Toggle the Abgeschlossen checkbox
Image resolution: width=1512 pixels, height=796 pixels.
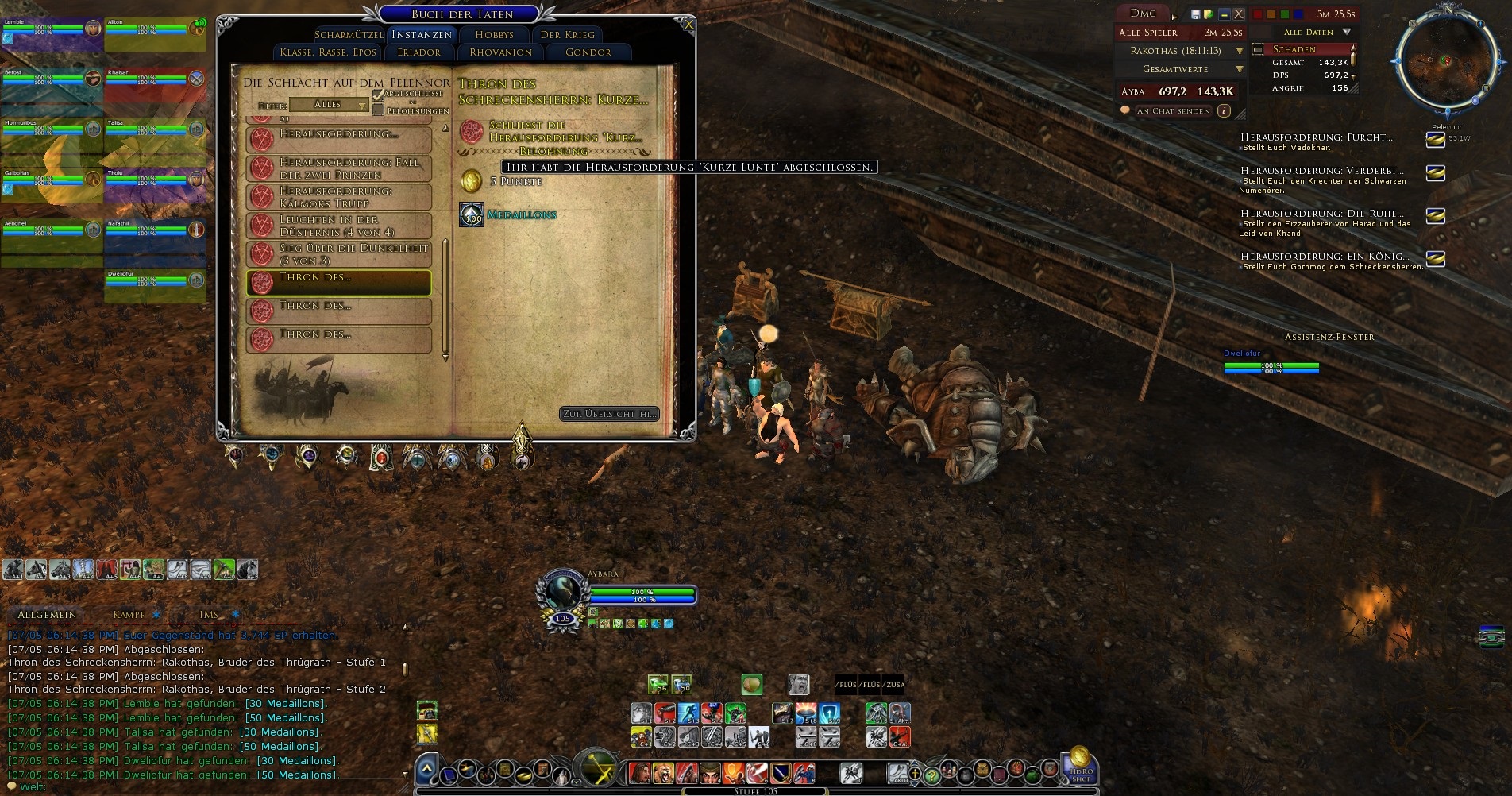tap(378, 95)
